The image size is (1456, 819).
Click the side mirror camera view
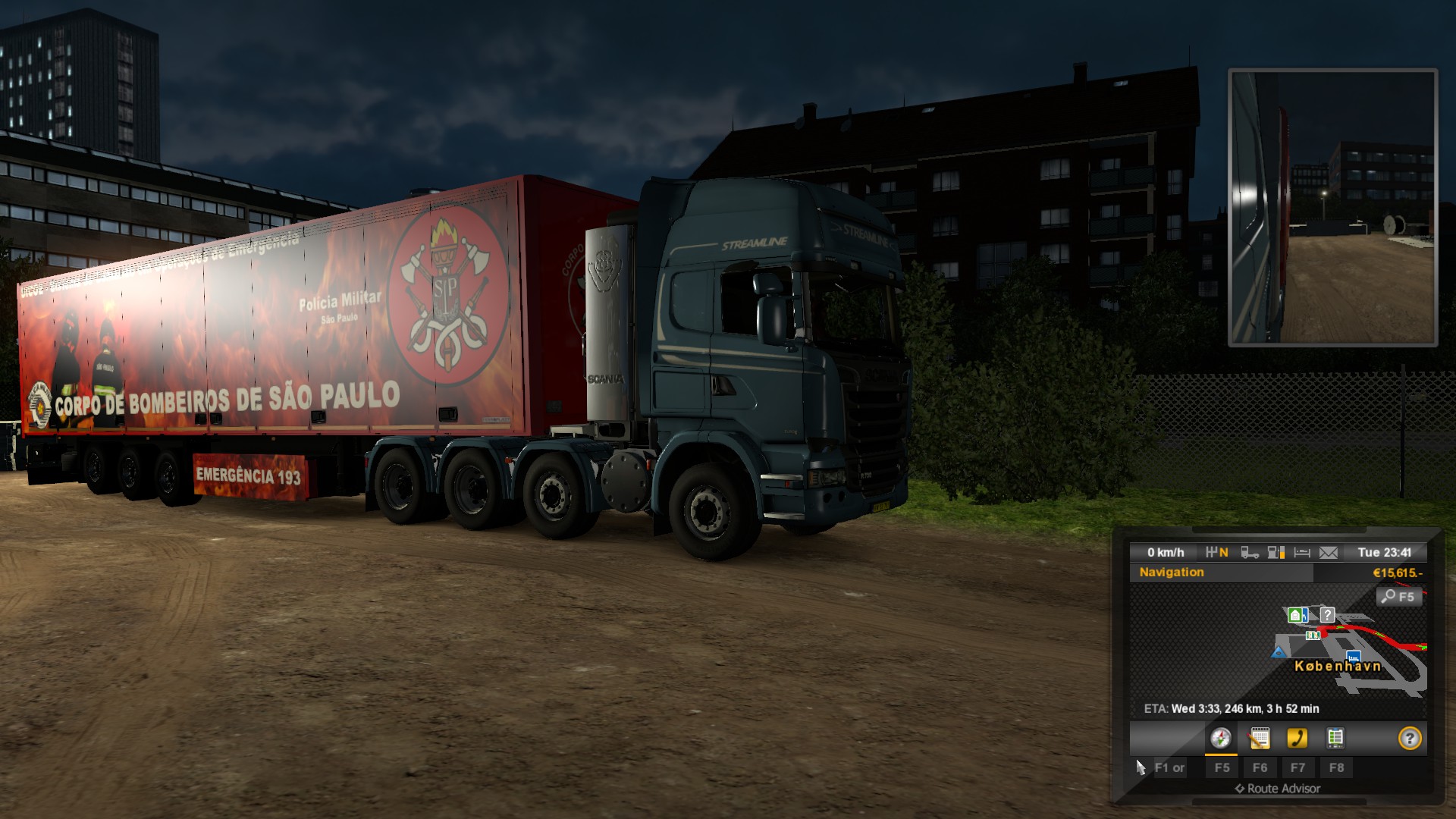pos(1332,207)
